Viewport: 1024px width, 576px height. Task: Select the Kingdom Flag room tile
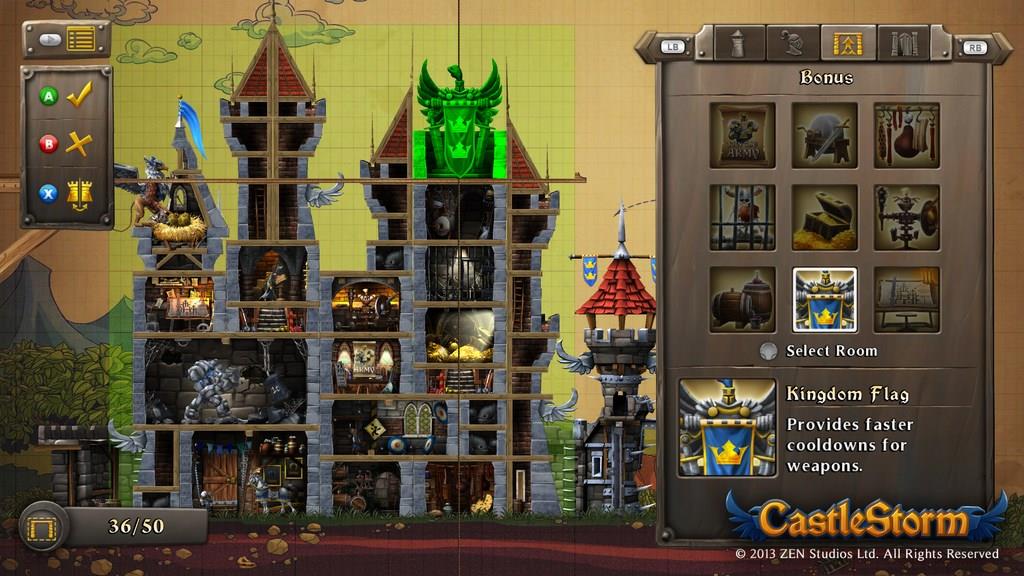click(x=824, y=299)
